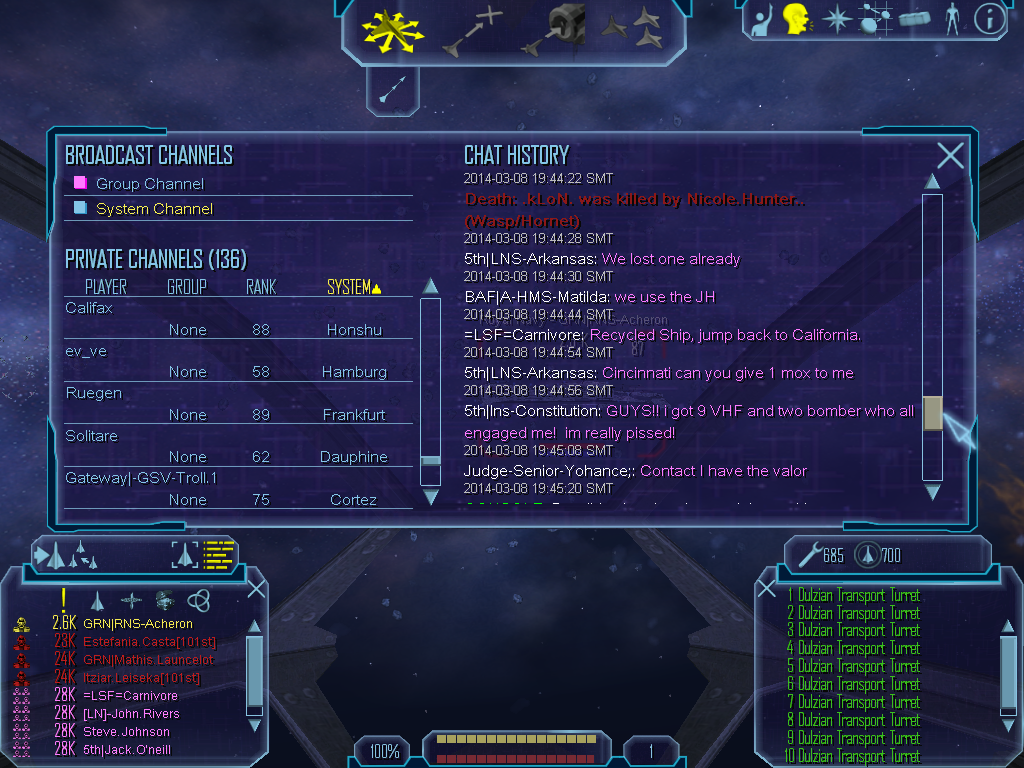The height and width of the screenshot is (768, 1024).
Task: Select the System Channel broadcast
Action: tap(154, 209)
